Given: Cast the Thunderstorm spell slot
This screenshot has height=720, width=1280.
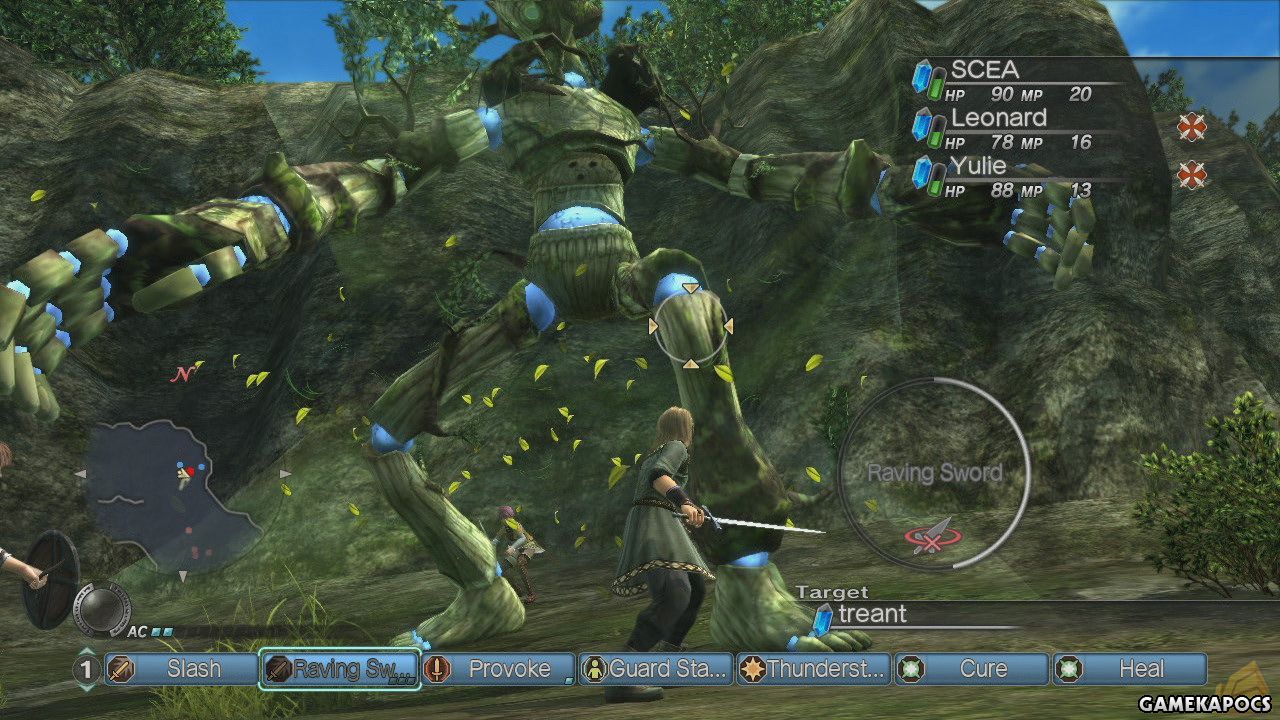Looking at the screenshot, I should click(x=813, y=669).
